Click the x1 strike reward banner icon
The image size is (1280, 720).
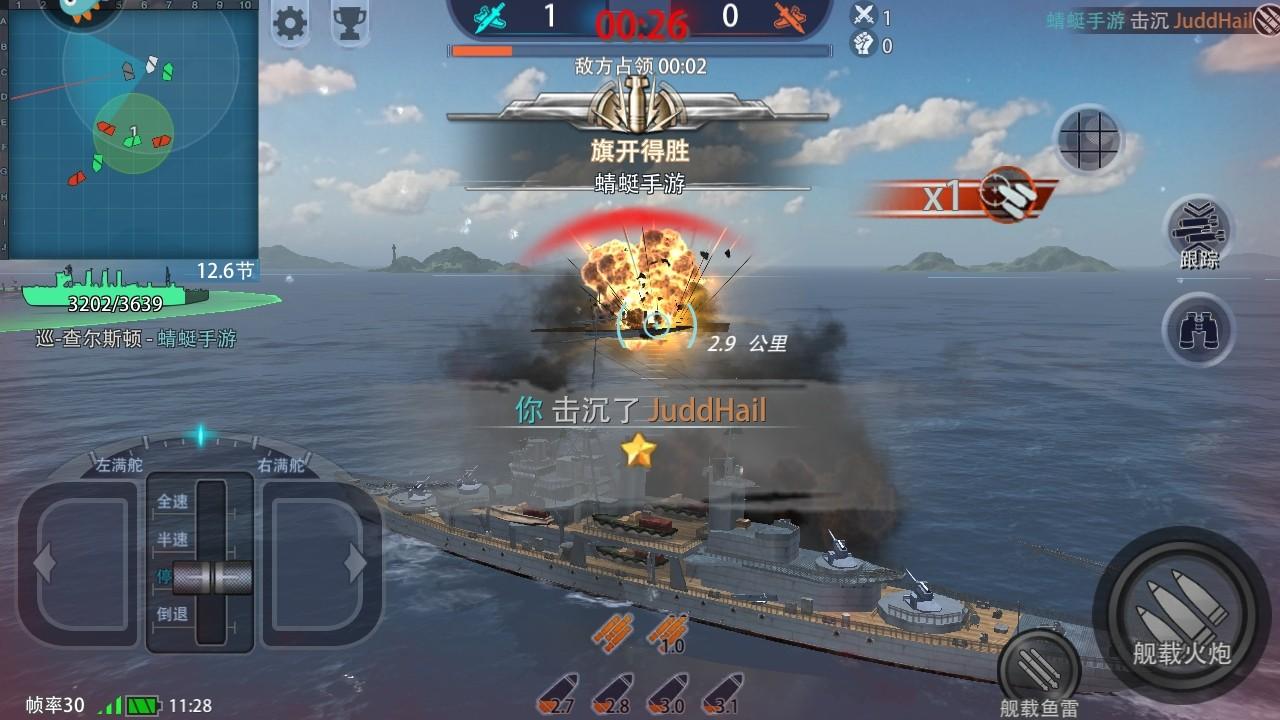click(x=960, y=198)
